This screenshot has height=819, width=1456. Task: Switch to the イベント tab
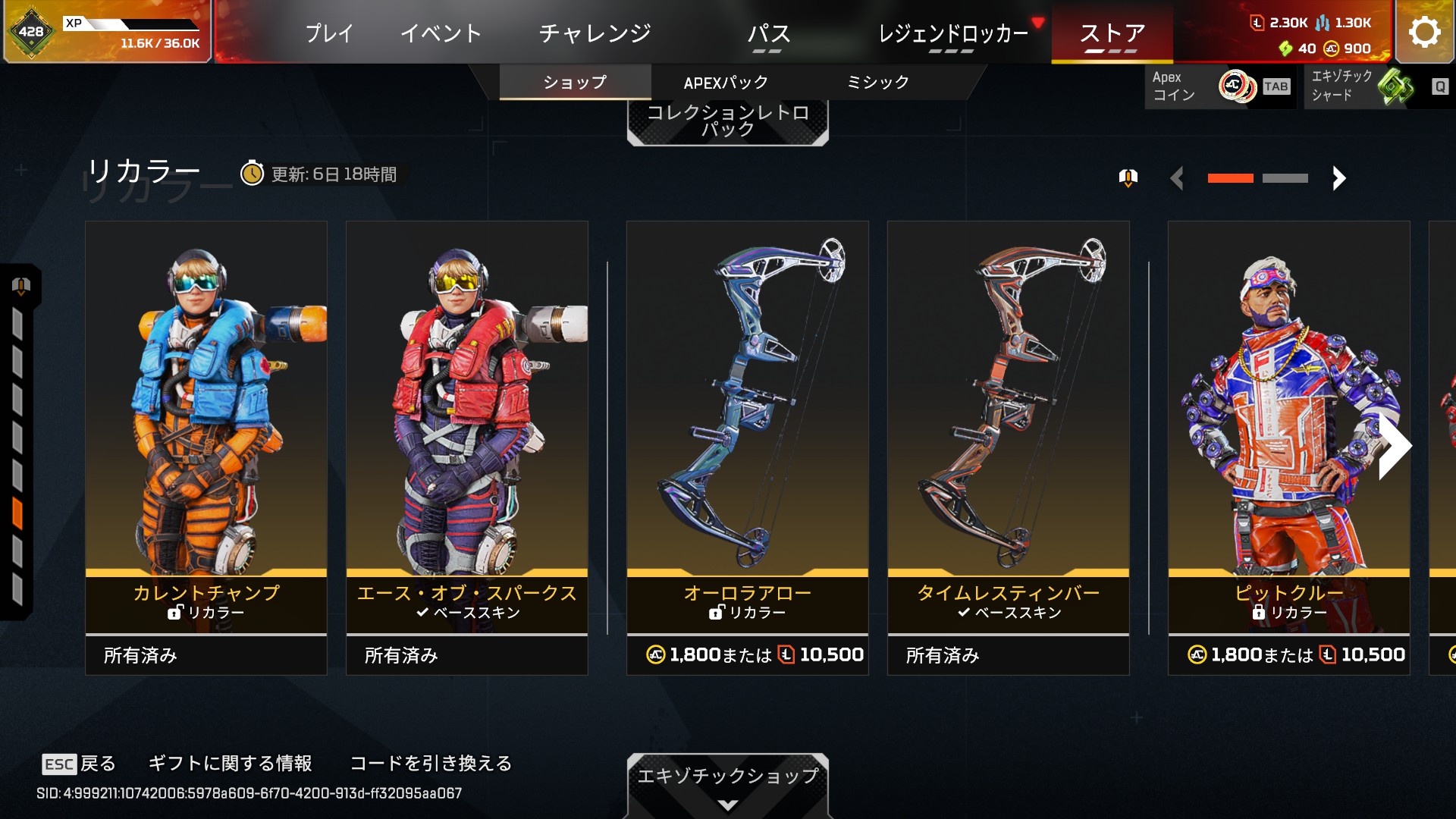click(441, 33)
